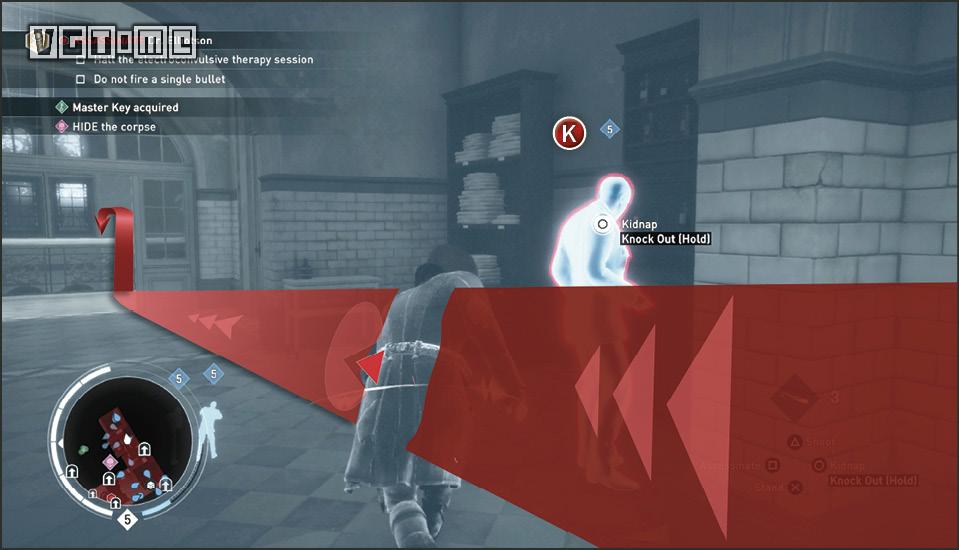Click the red K kidnap target marker
The height and width of the screenshot is (550, 959).
[x=569, y=133]
